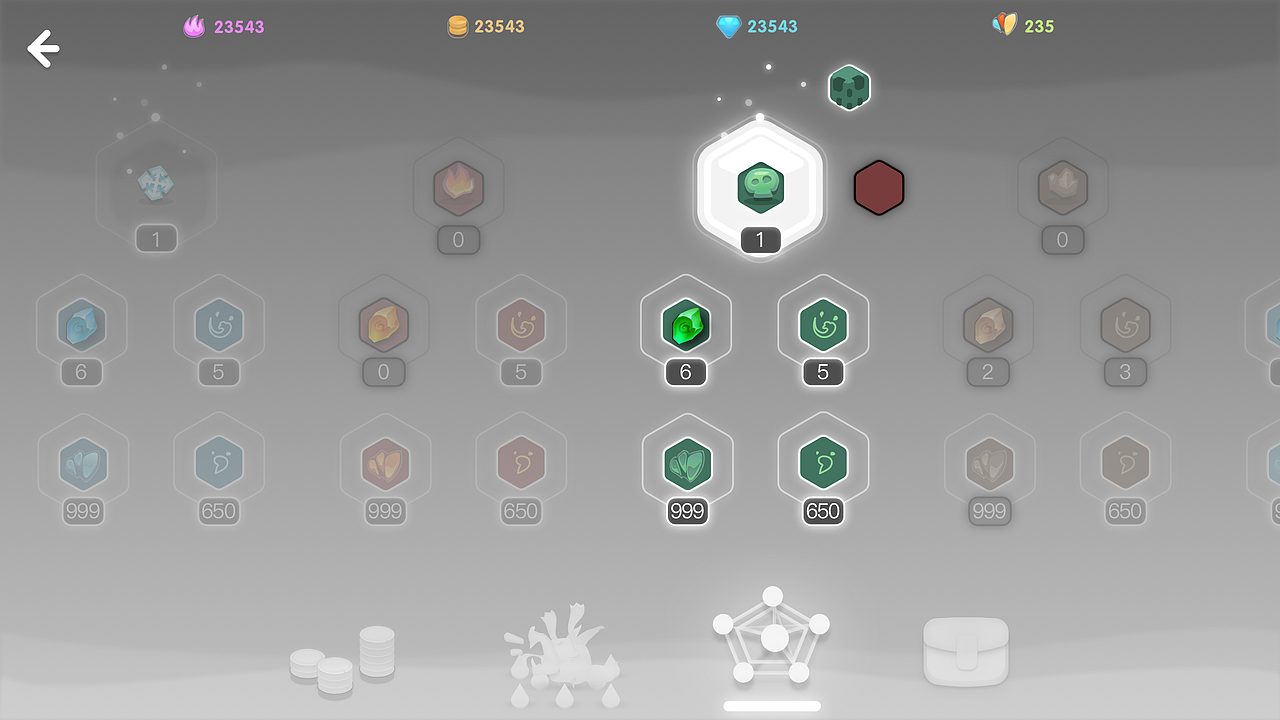
Task: Click the diamond currency showing 23543
Action: tap(756, 26)
